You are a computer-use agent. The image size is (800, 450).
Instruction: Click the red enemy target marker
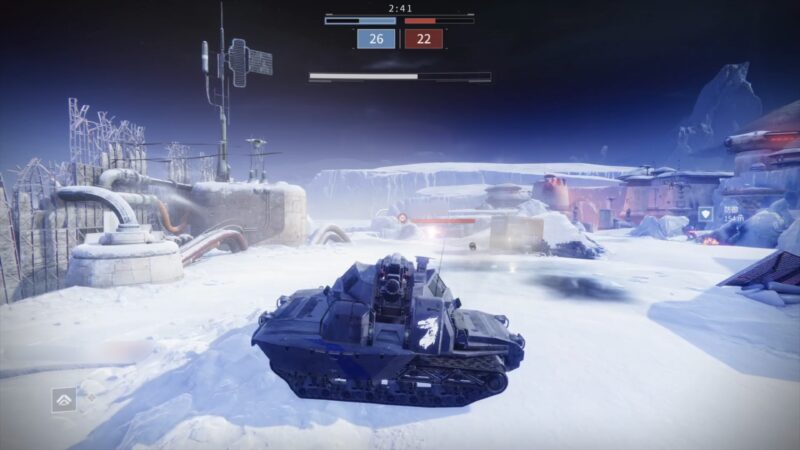[x=402, y=217]
